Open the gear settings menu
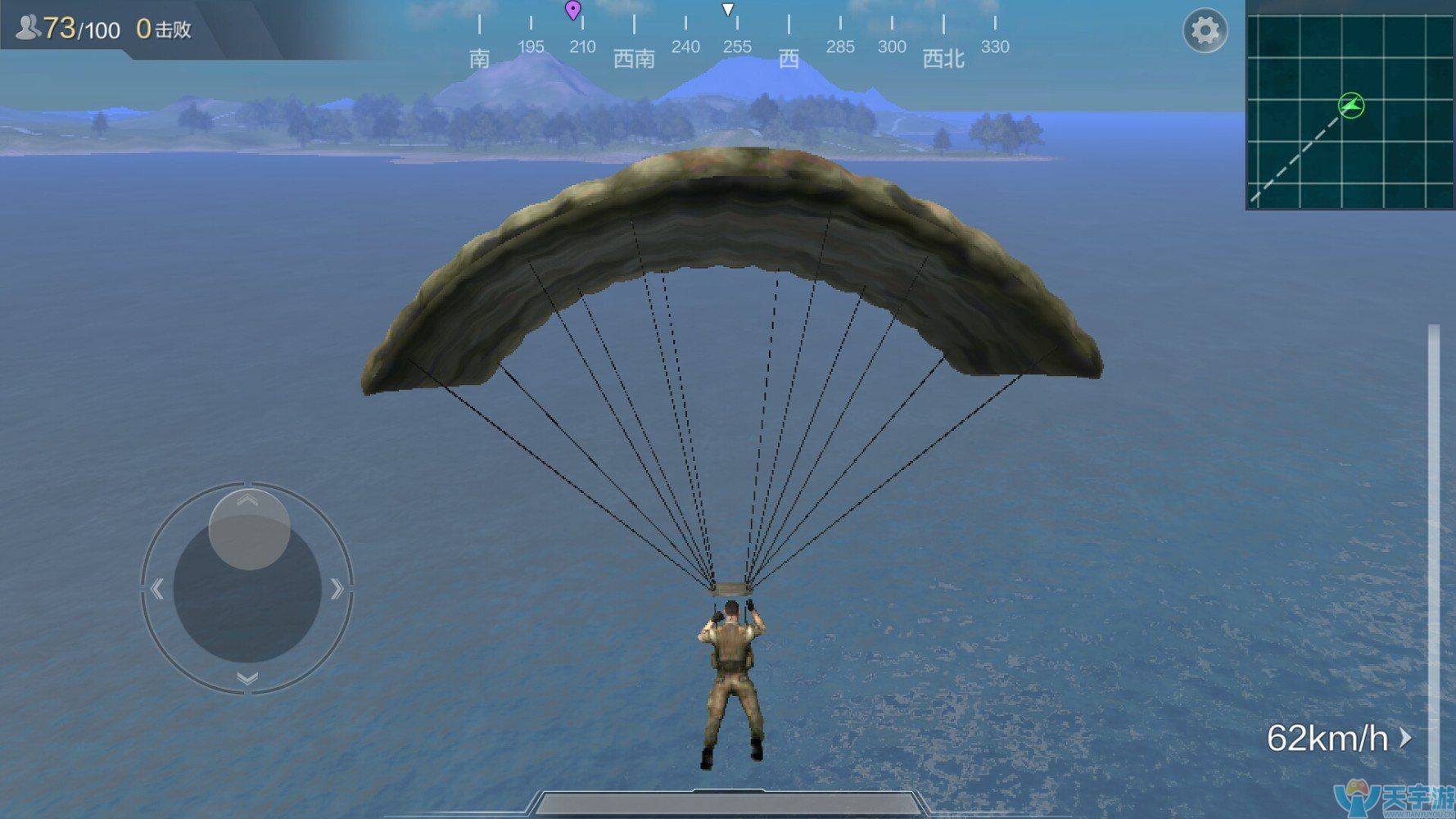This screenshot has width=1456, height=819. tap(1205, 31)
